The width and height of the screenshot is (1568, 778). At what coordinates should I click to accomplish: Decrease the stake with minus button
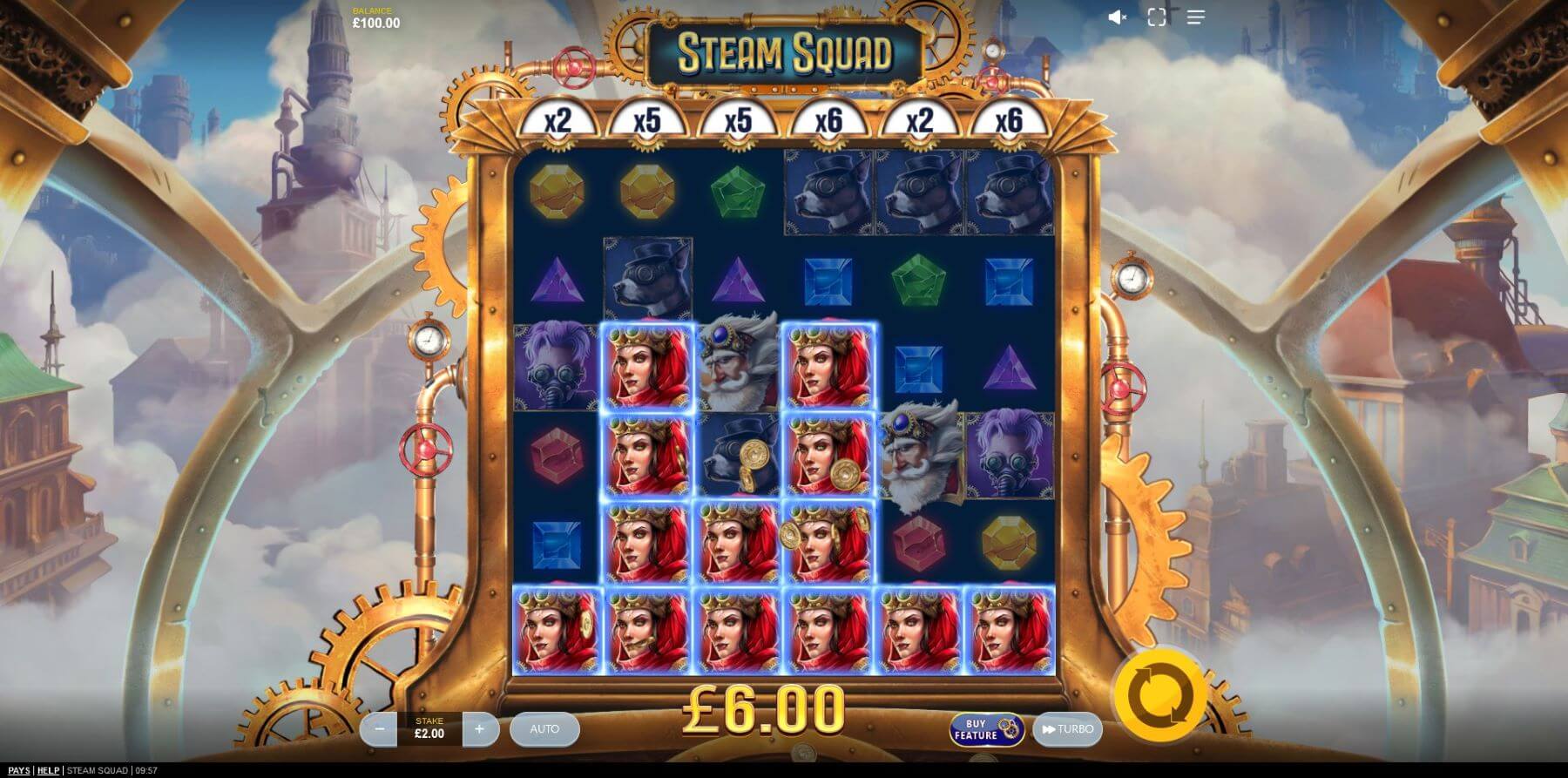pos(379,729)
